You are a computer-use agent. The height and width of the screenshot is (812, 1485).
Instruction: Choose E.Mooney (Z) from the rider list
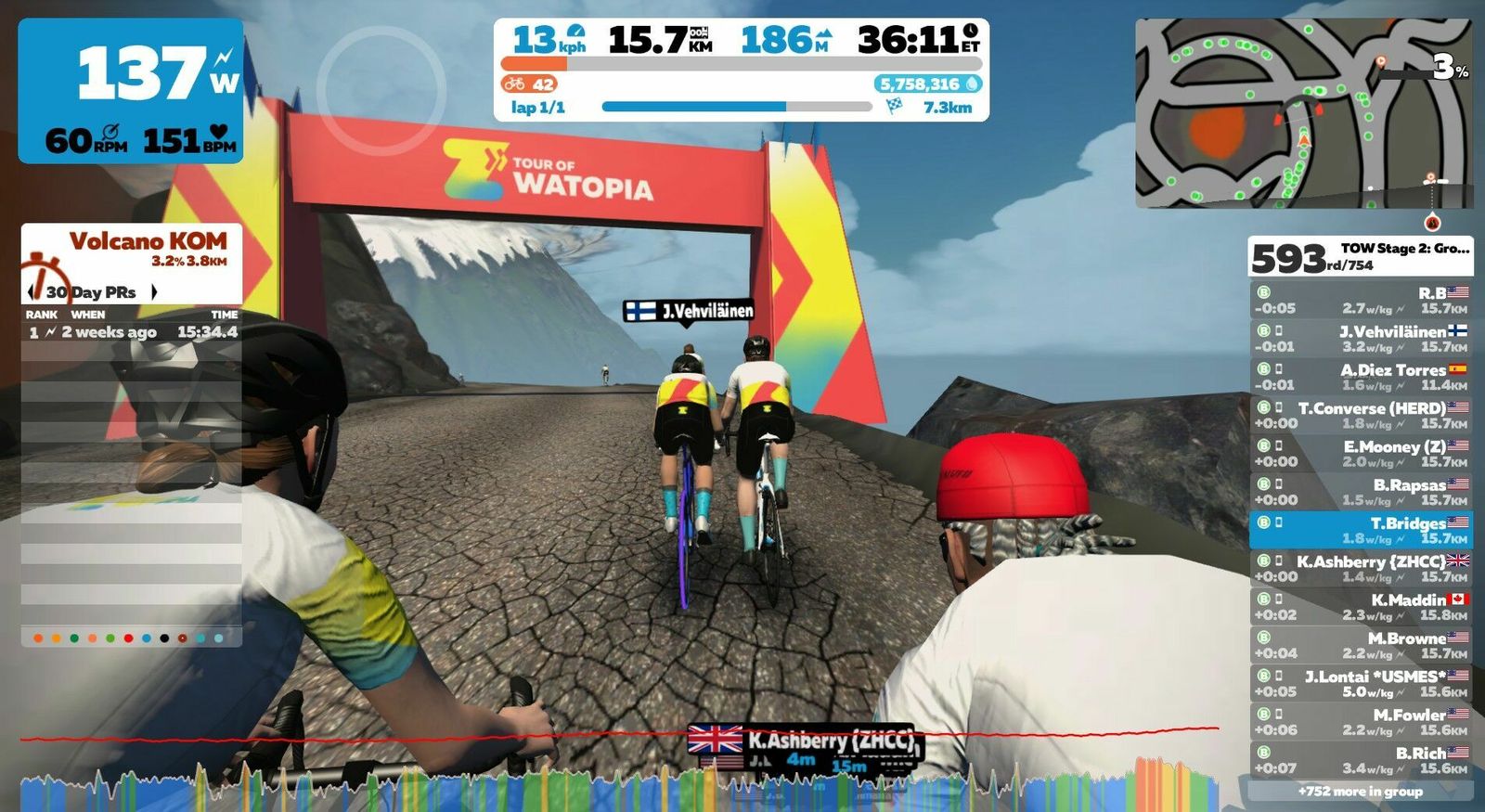tap(1361, 454)
